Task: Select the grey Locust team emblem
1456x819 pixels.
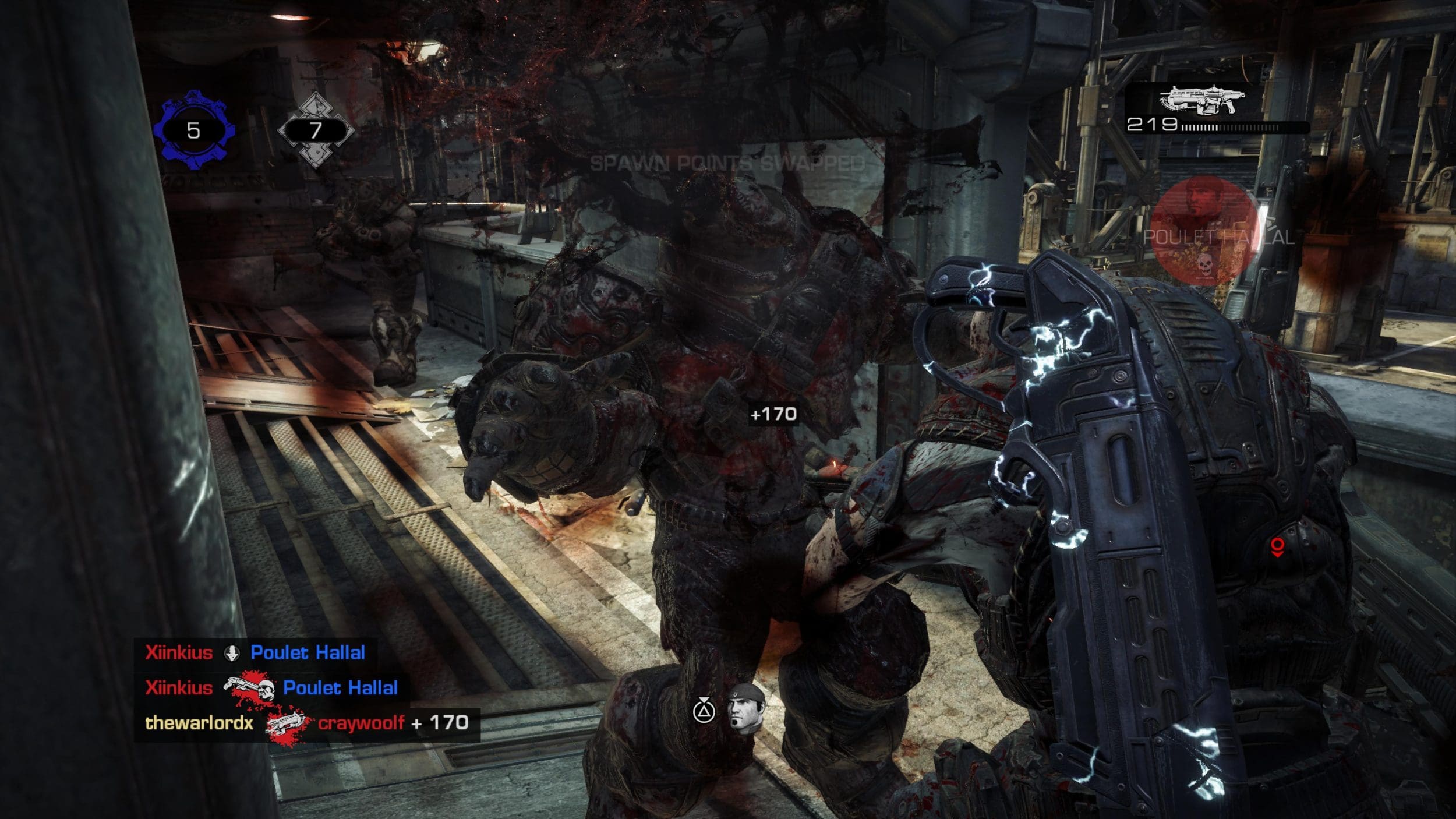Action: coord(315,129)
